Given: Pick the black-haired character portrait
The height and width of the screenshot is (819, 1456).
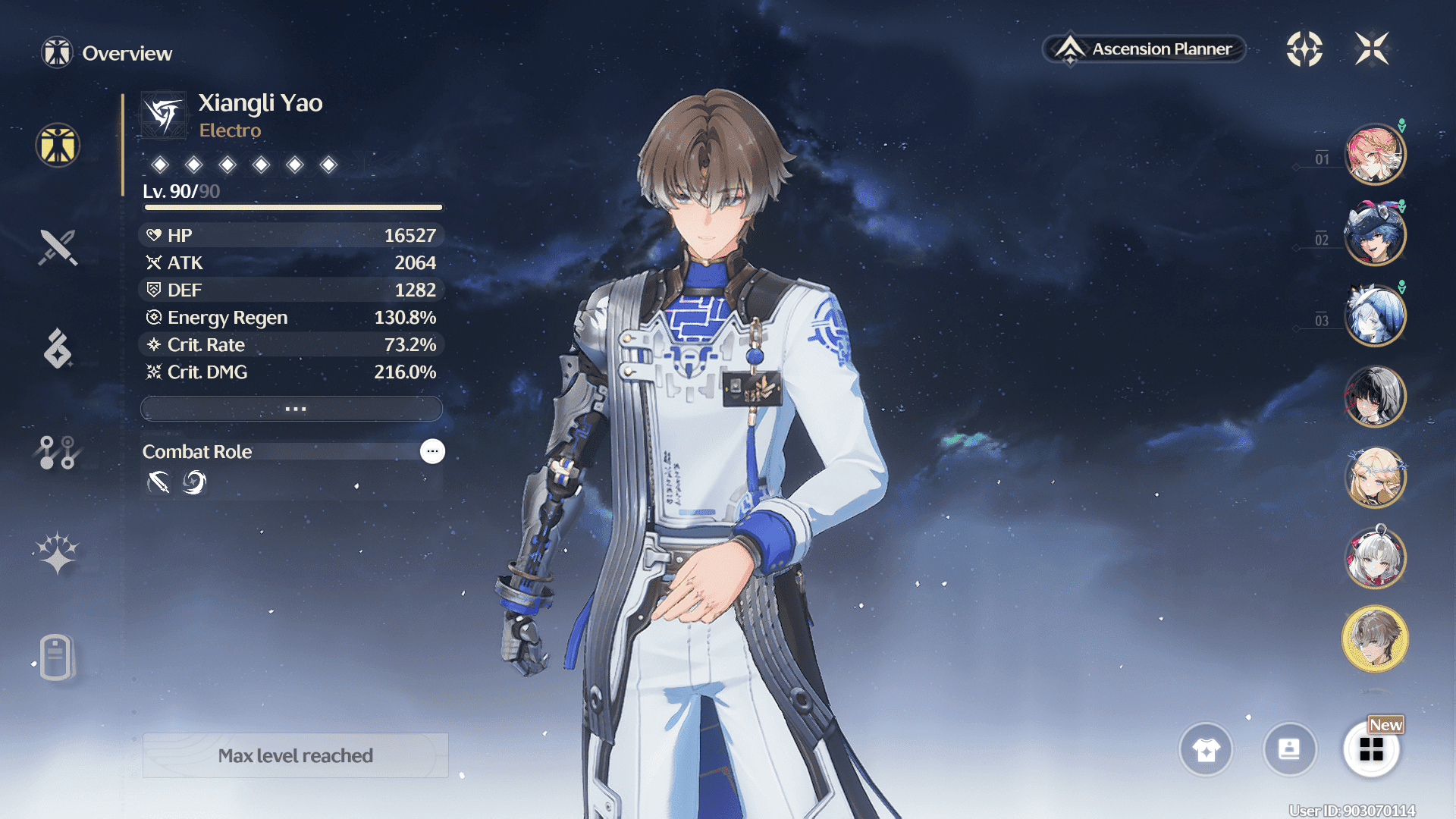Looking at the screenshot, I should click(x=1374, y=397).
